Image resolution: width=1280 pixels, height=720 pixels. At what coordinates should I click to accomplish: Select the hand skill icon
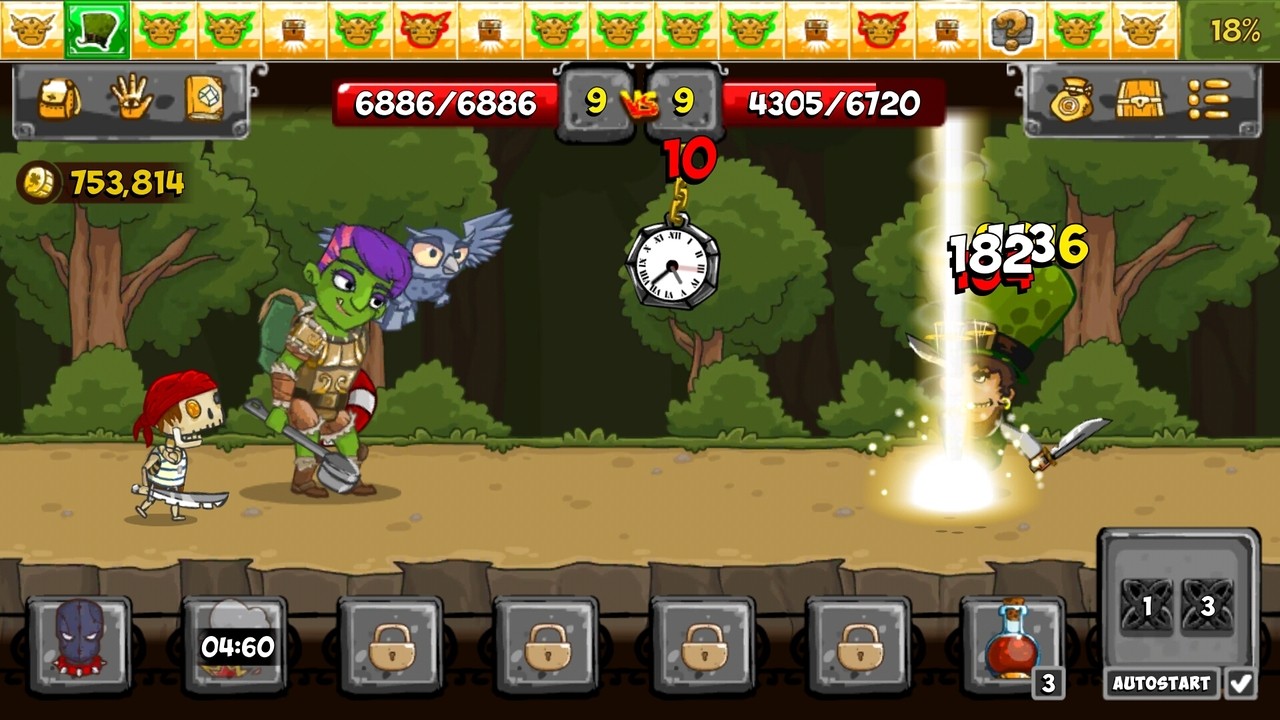coord(135,97)
